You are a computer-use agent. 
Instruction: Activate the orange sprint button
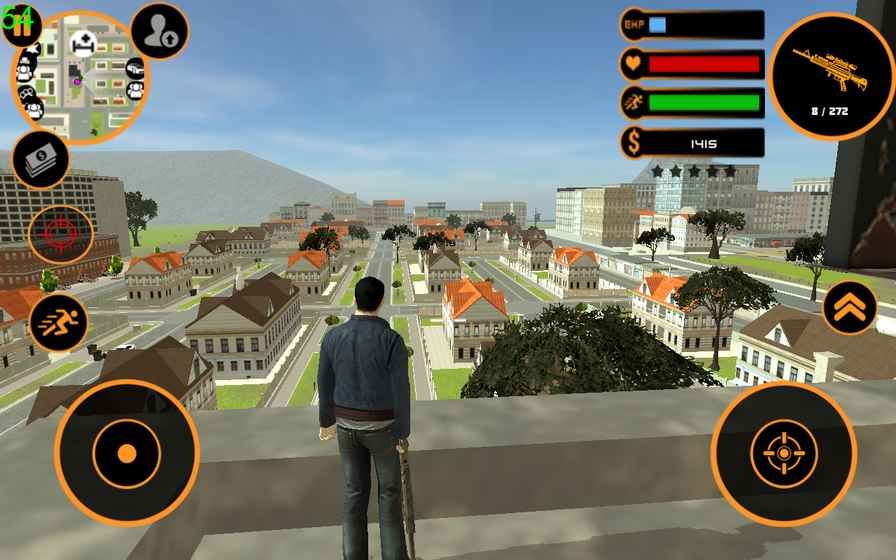point(58,321)
